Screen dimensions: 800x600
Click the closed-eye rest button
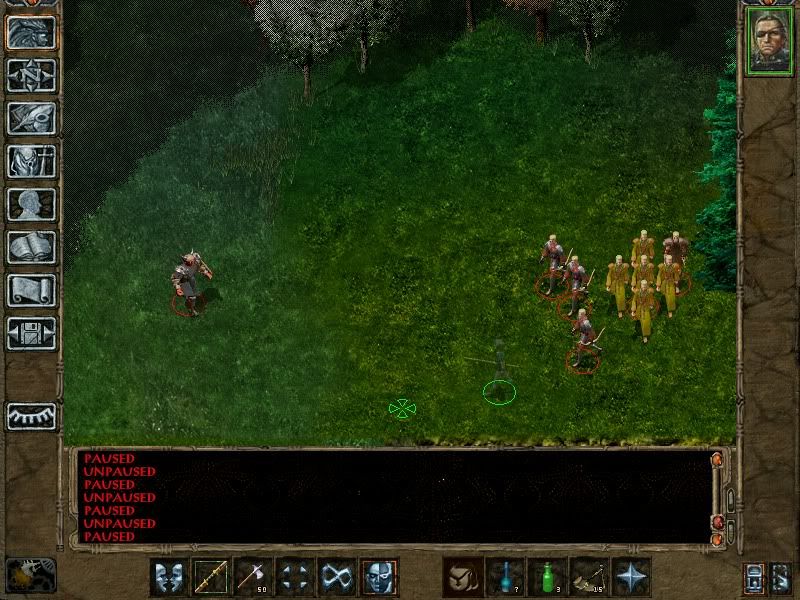click(31, 416)
